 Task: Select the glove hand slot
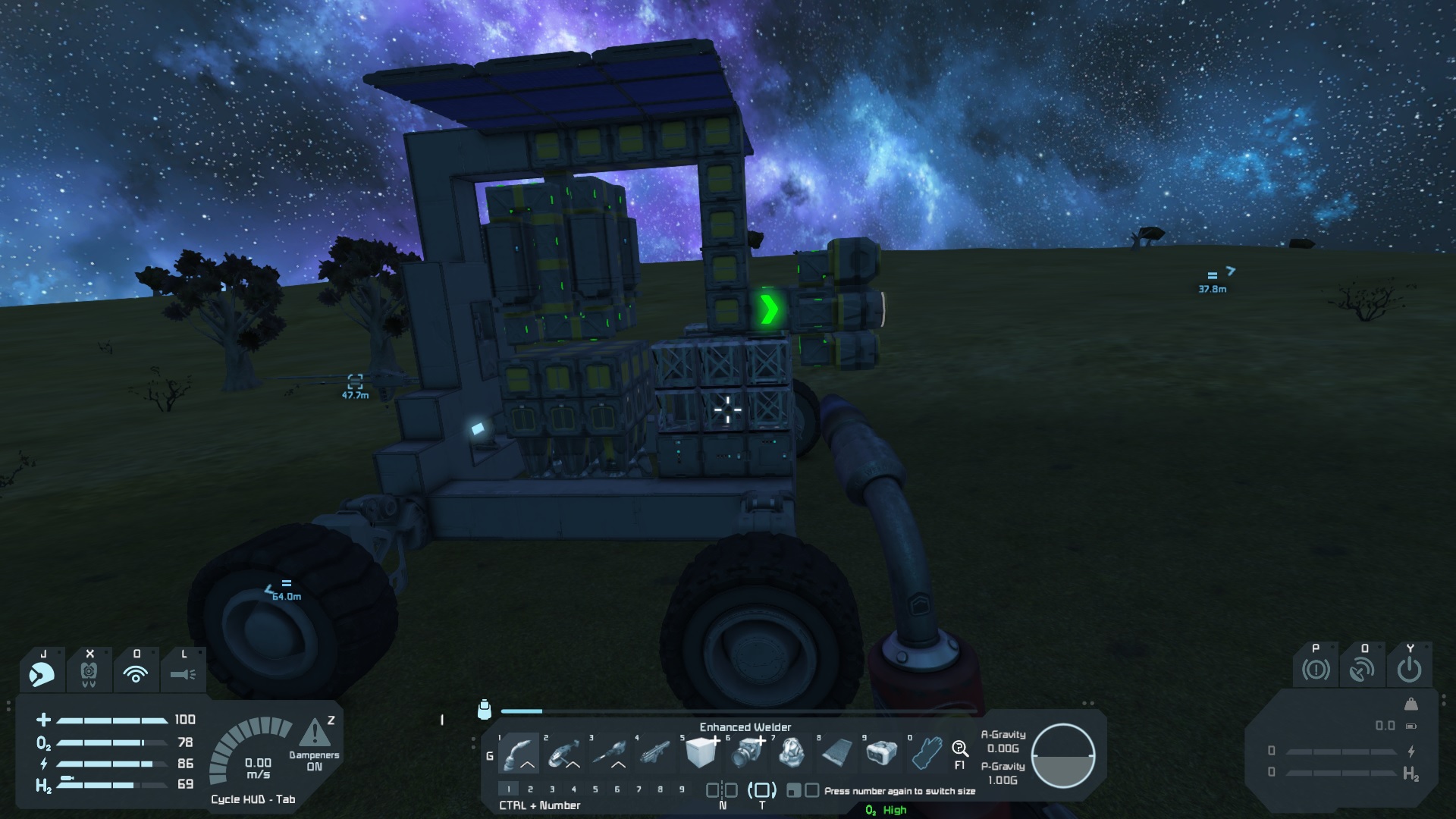tap(926, 752)
